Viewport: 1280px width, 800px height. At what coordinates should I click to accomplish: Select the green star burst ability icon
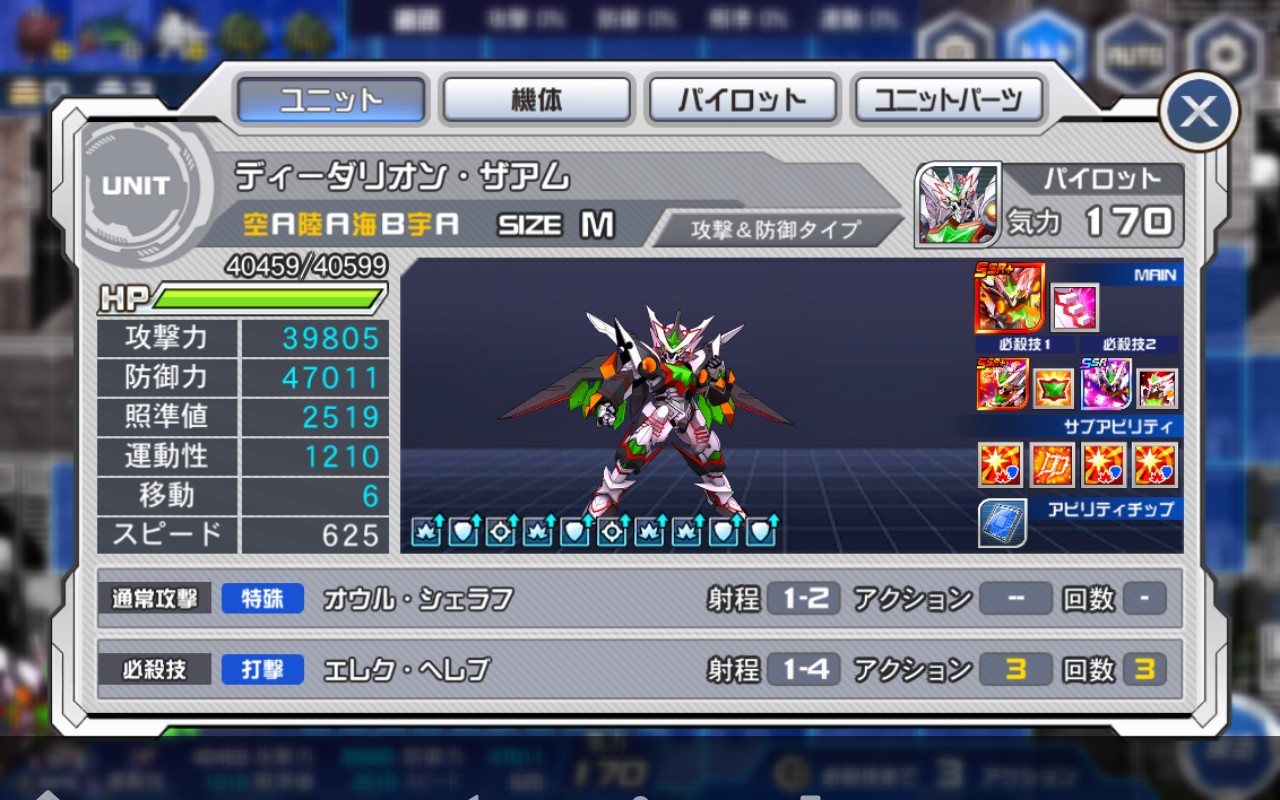click(1052, 388)
